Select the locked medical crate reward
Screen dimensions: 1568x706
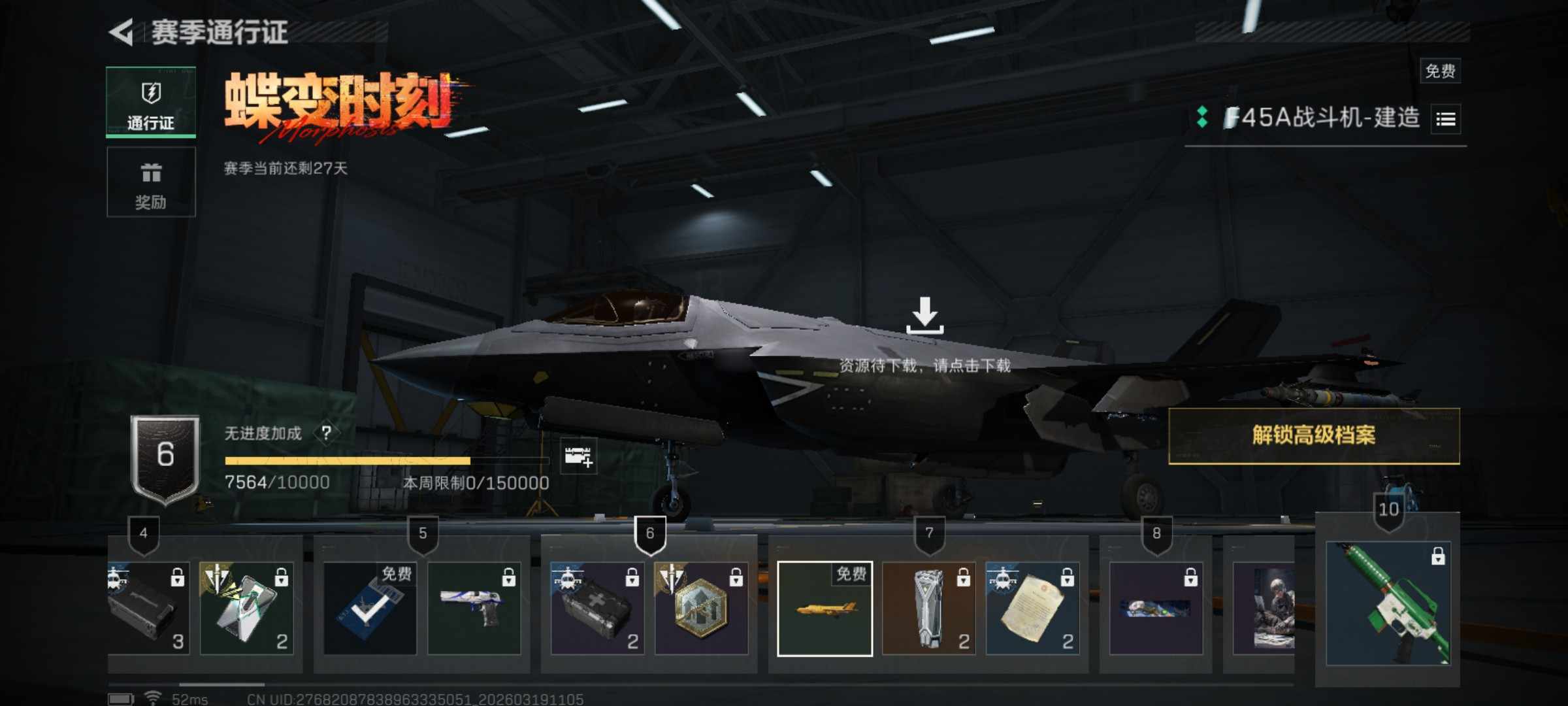pyautogui.click(x=596, y=609)
